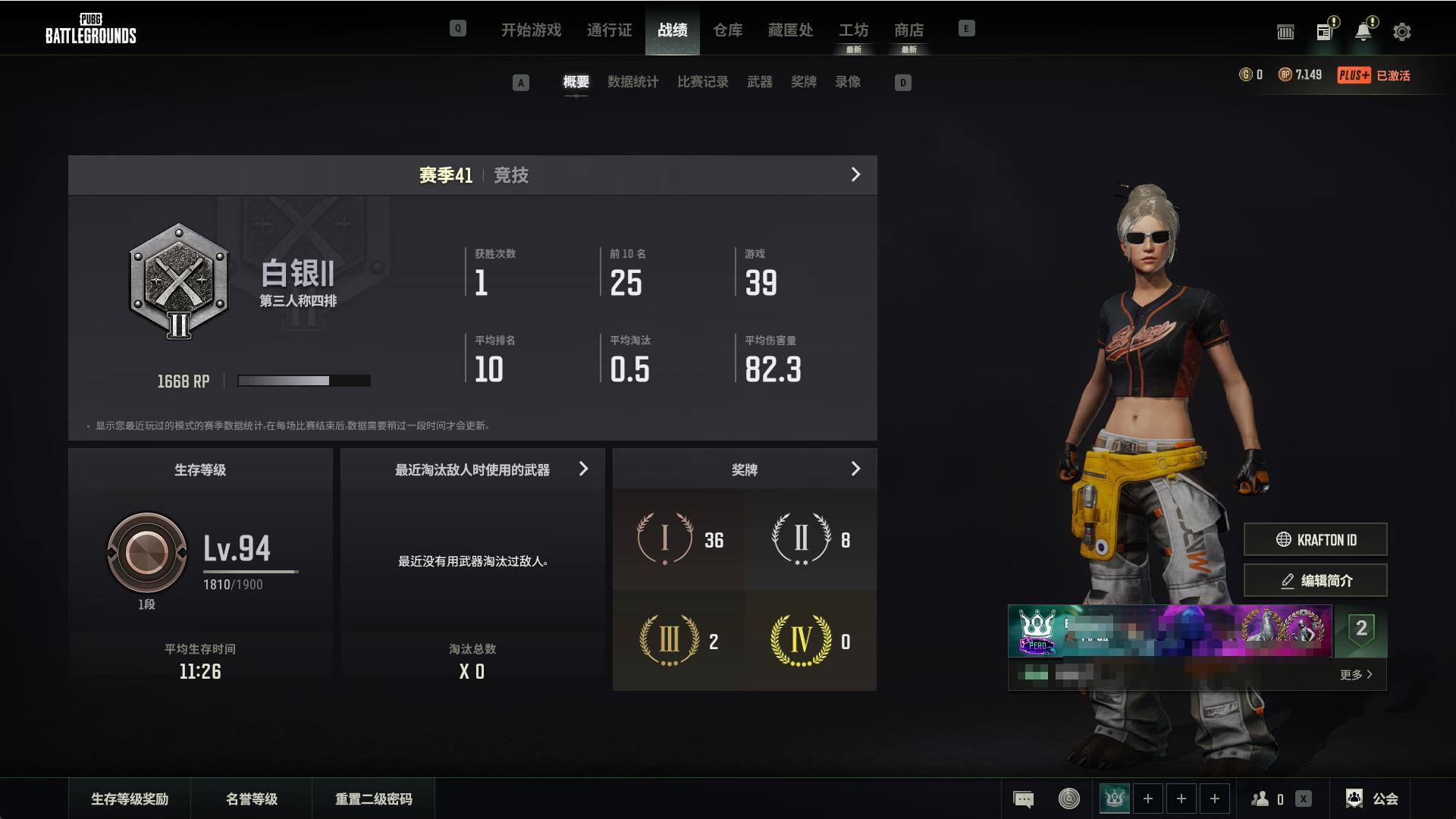Open the 仓库 inventory menu
This screenshot has width=1456, height=819.
(x=727, y=30)
